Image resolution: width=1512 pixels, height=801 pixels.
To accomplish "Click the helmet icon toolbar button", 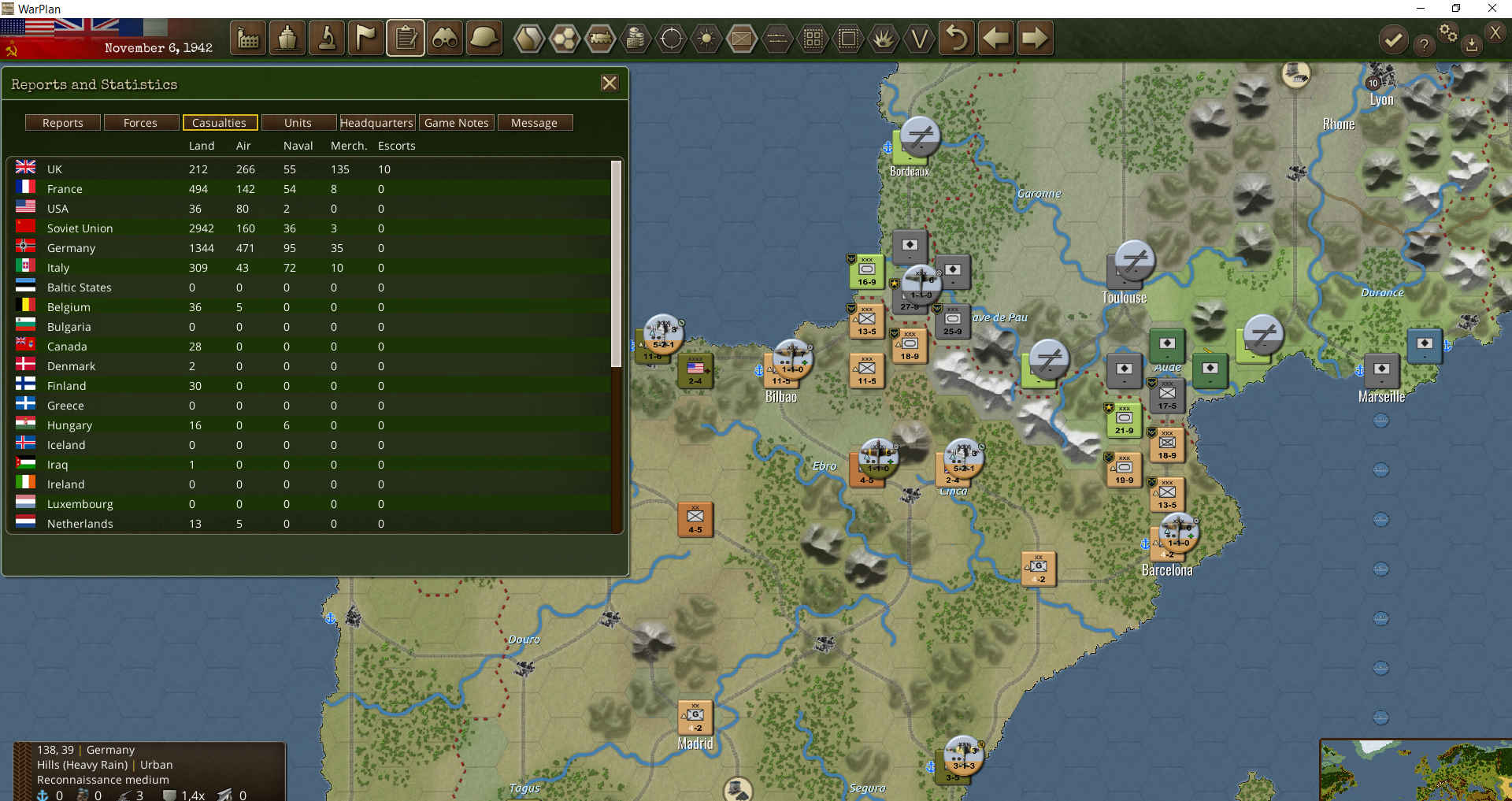I will tap(484, 38).
